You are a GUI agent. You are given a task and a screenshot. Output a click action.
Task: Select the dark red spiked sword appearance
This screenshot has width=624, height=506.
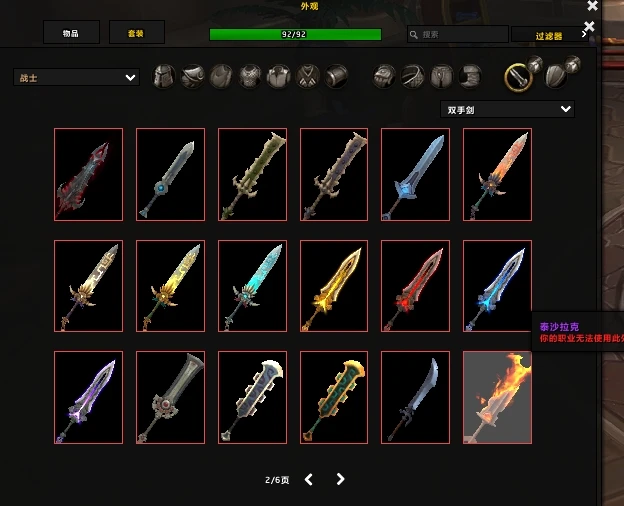pyautogui.click(x=89, y=174)
